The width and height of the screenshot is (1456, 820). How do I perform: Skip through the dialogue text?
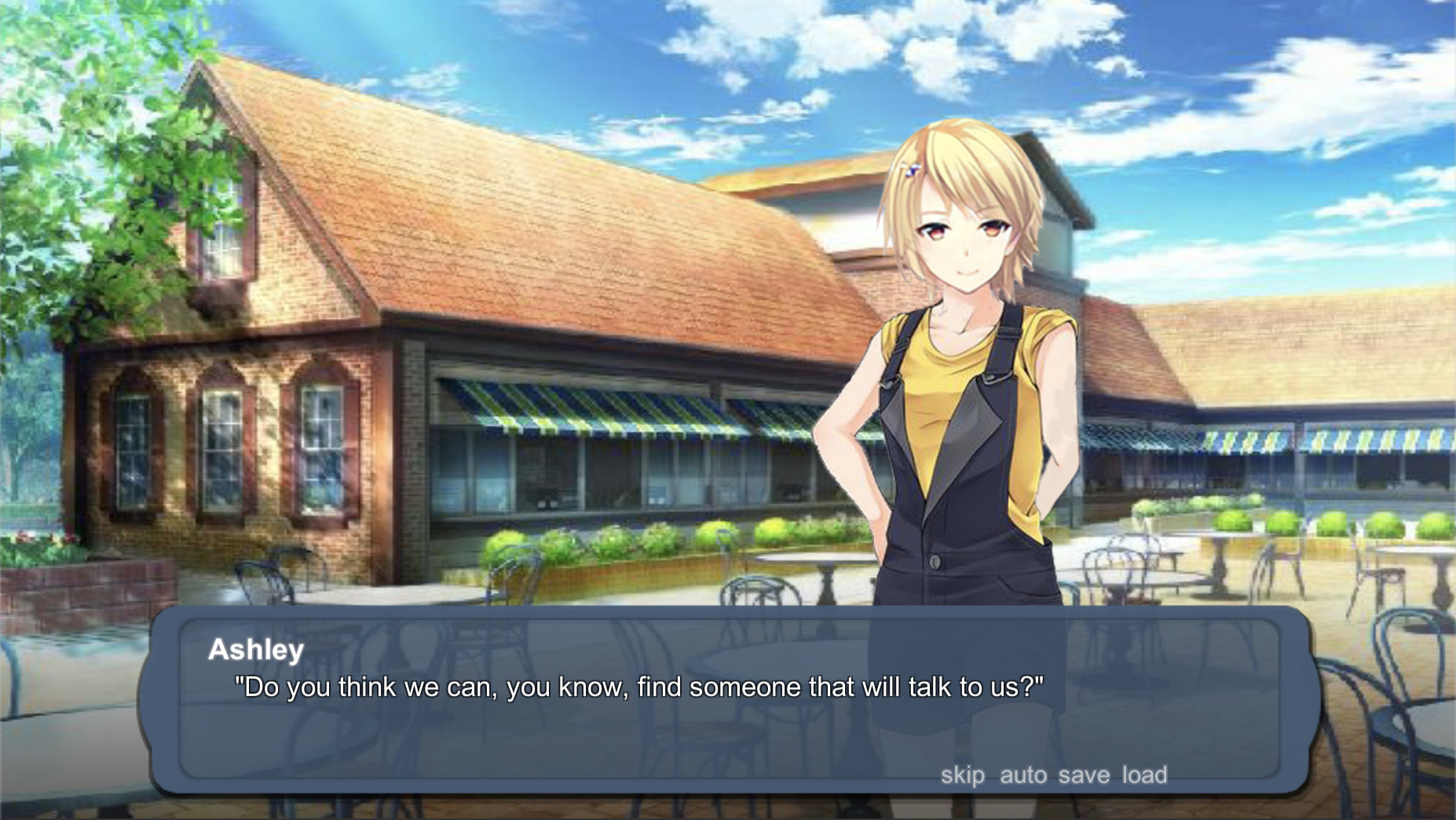962,775
